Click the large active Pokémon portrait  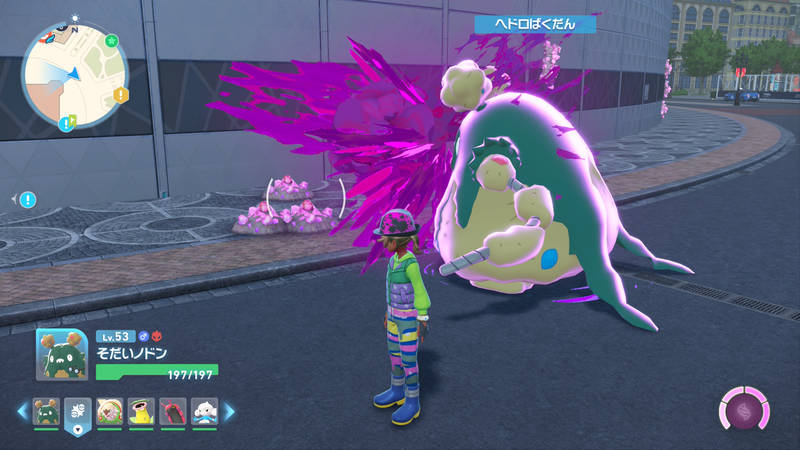point(61,353)
